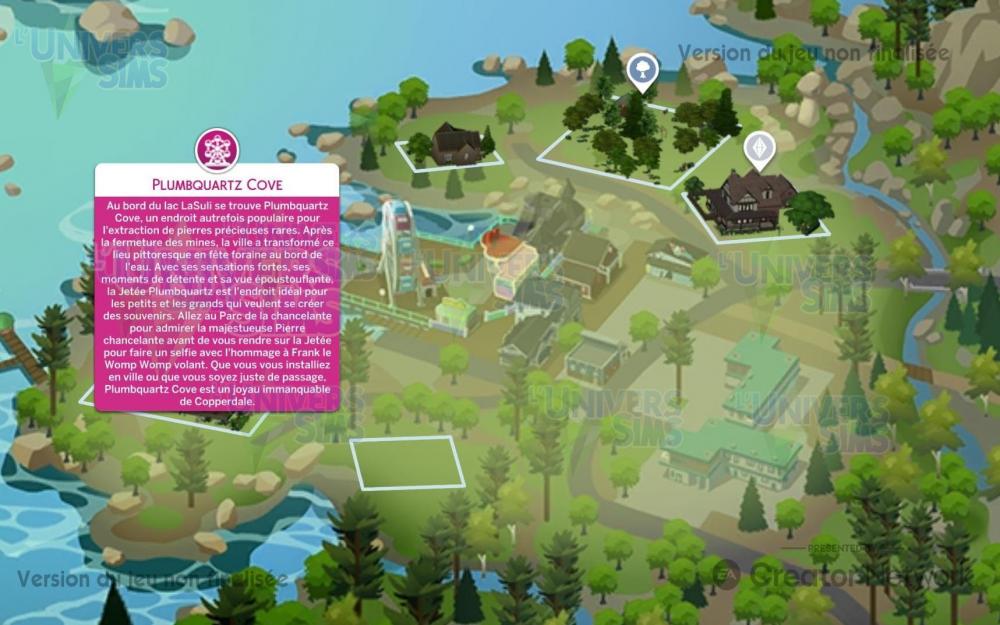The height and width of the screenshot is (625, 1000).
Task: Select the plumbob map pin above the mansion
Action: click(760, 150)
